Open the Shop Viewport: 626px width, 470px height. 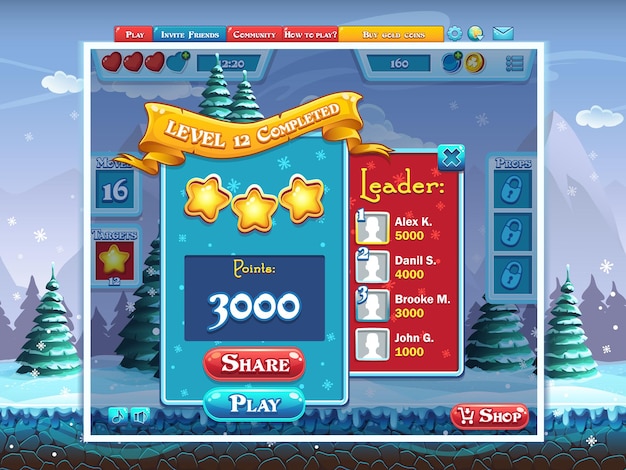pyautogui.click(x=489, y=415)
